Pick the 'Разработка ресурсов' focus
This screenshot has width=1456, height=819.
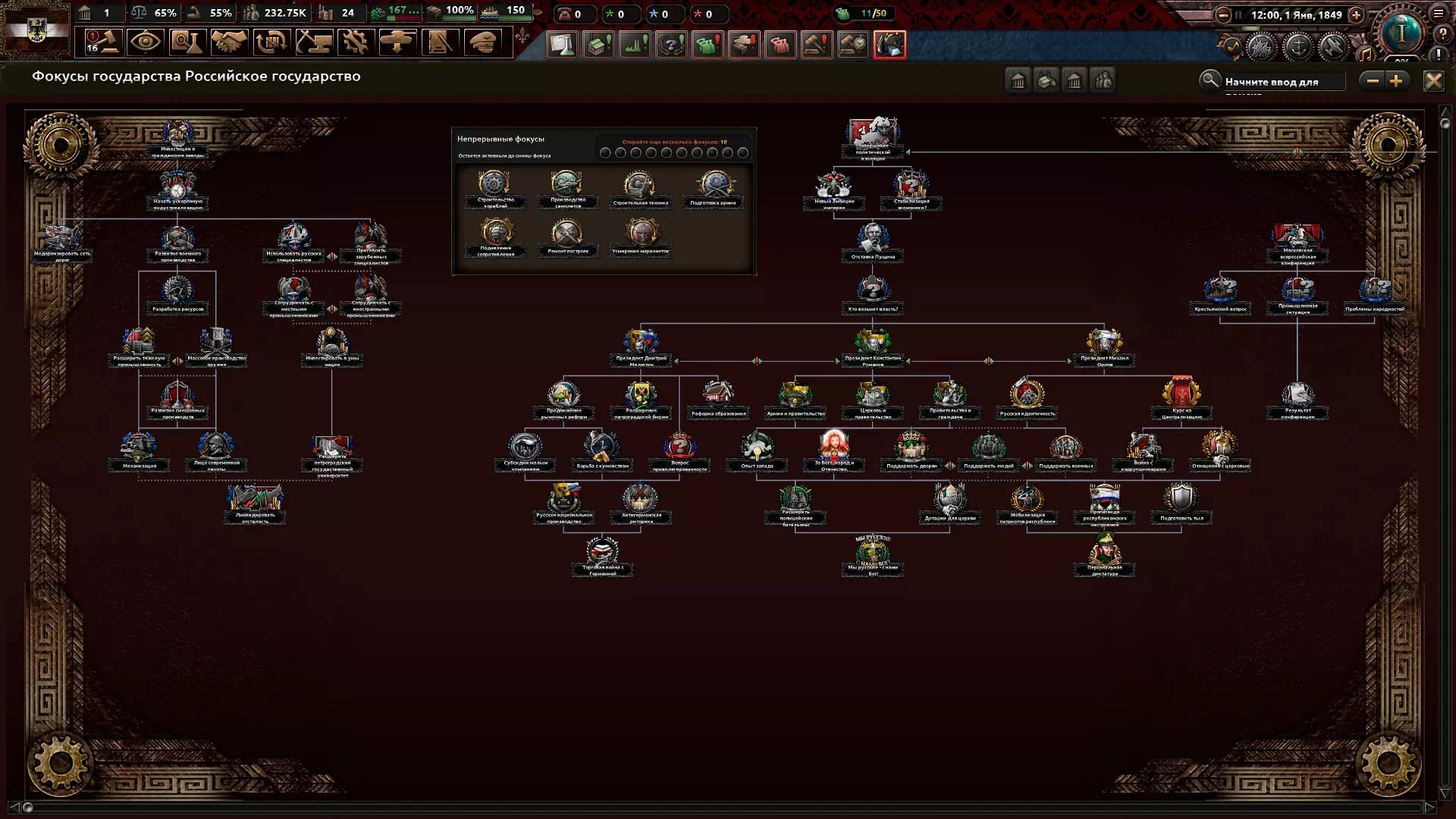click(x=177, y=293)
